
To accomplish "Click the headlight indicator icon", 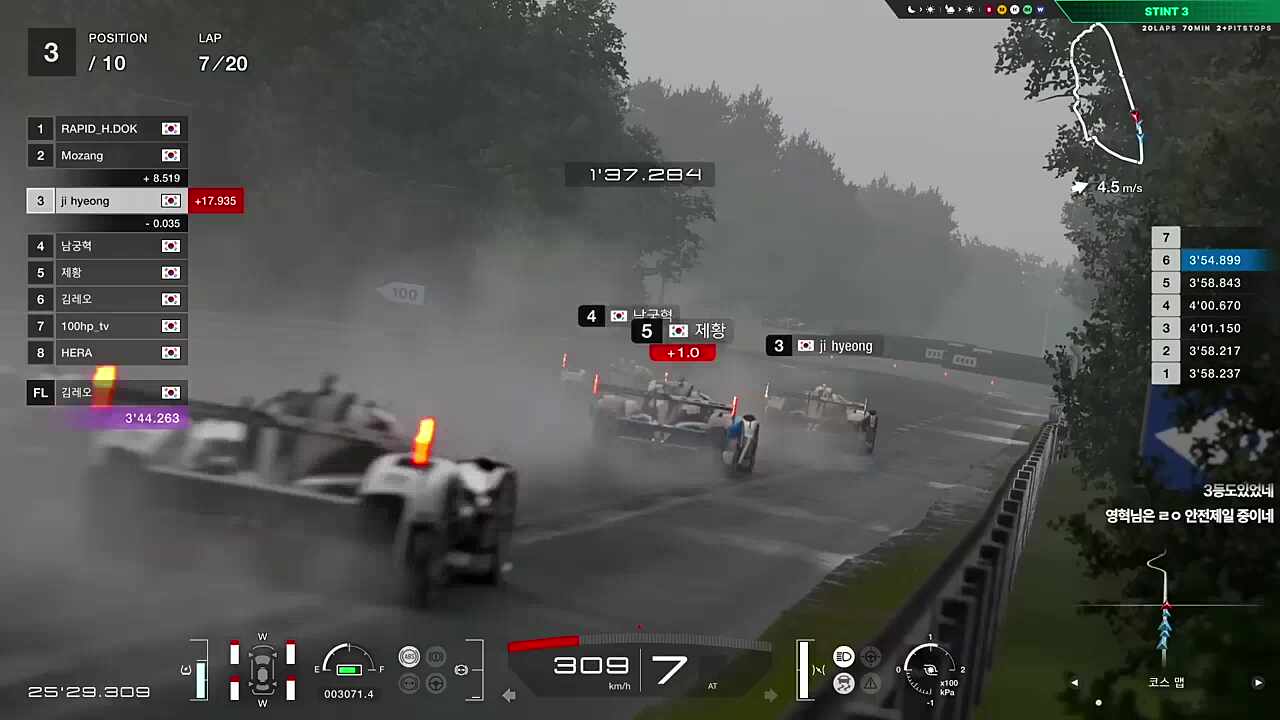I will coord(843,657).
